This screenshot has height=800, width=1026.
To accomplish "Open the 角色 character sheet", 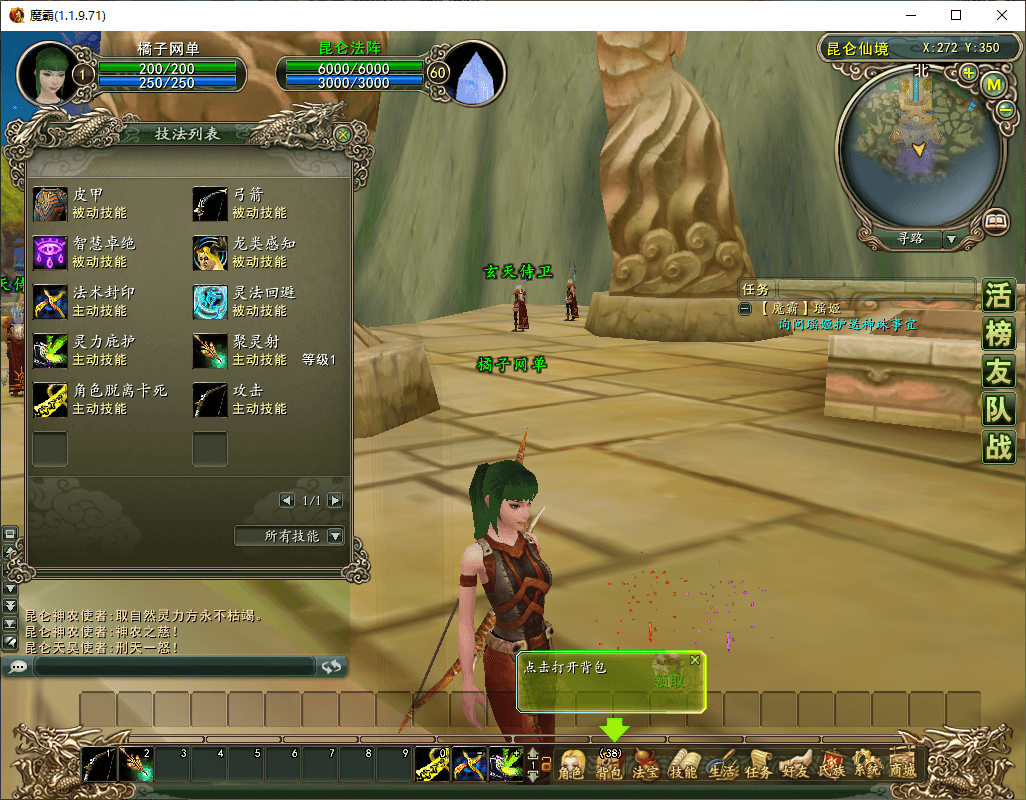I will point(571,766).
